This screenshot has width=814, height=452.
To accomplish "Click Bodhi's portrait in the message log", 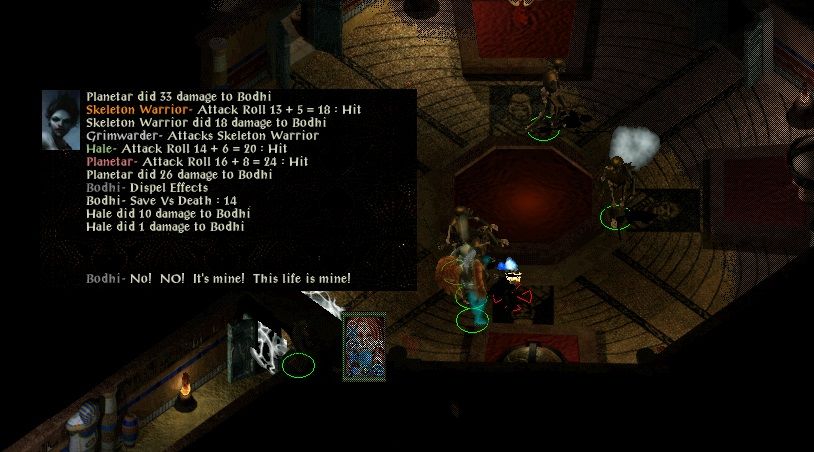I will (61, 121).
